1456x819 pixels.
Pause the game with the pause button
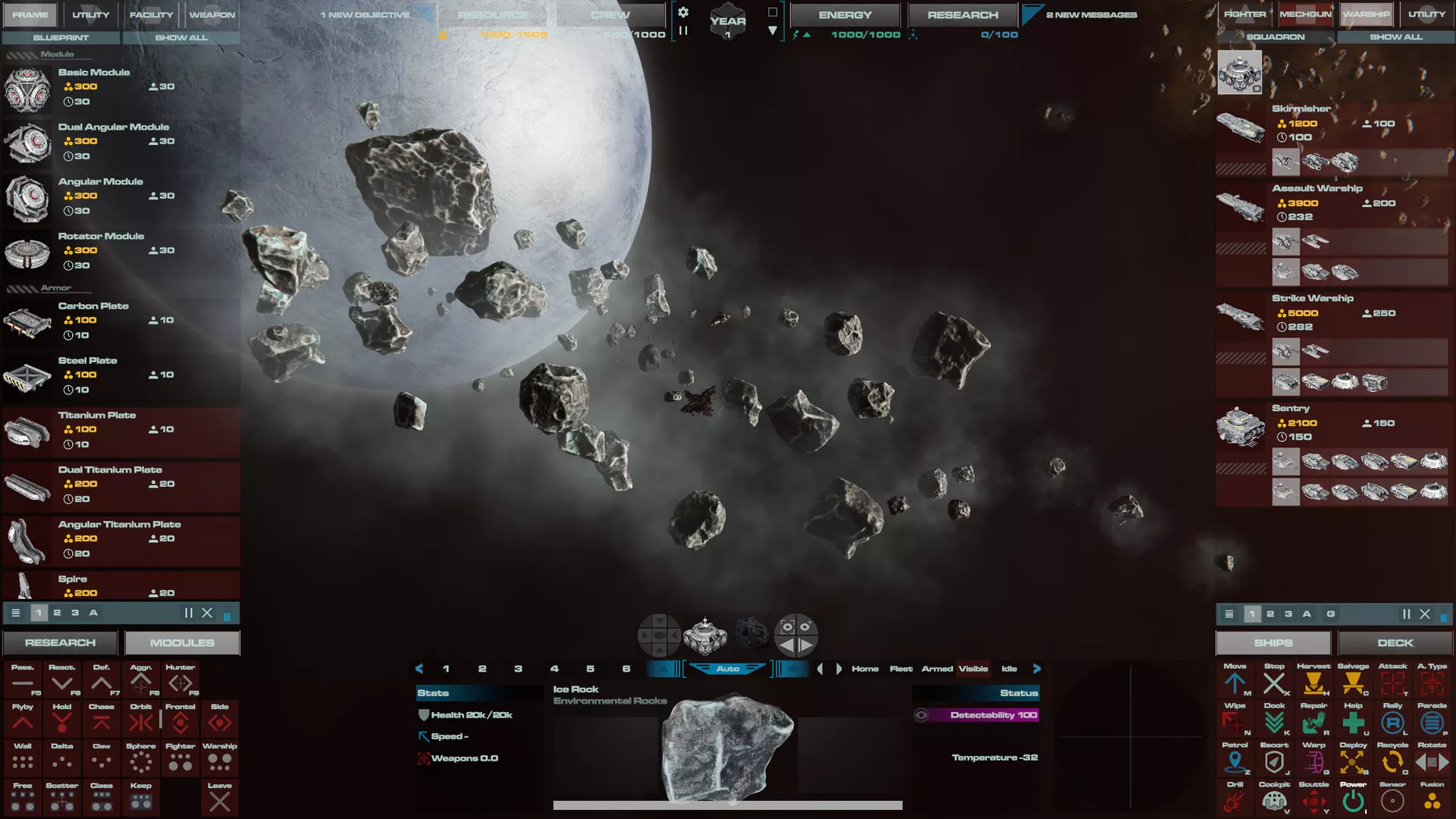tap(683, 31)
